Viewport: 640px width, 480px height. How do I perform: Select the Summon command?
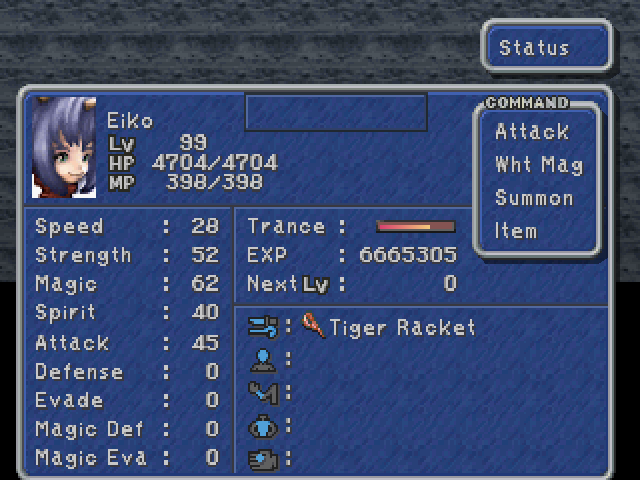coord(535,198)
